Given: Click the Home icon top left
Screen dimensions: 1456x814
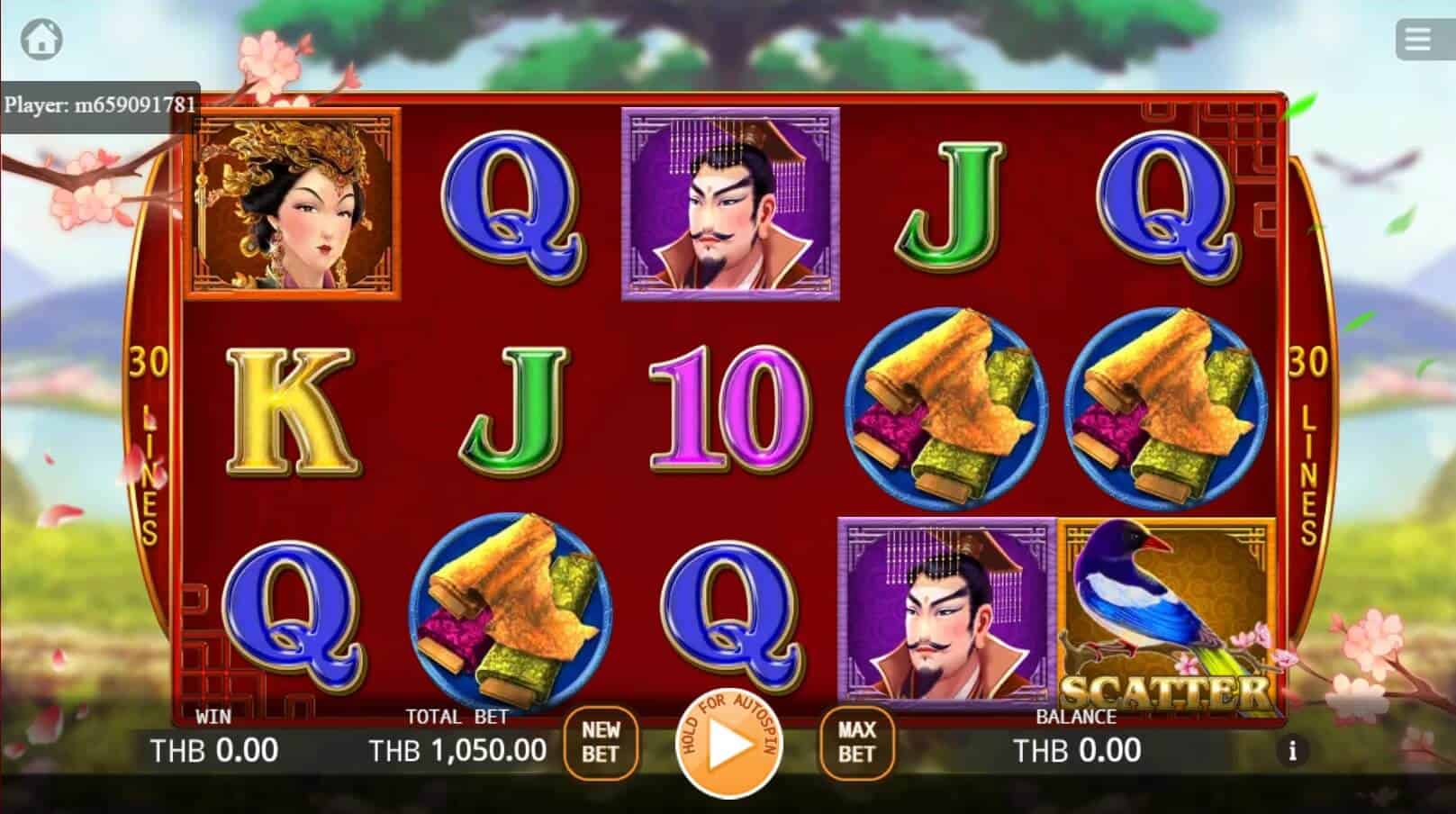Looking at the screenshot, I should (x=40, y=38).
